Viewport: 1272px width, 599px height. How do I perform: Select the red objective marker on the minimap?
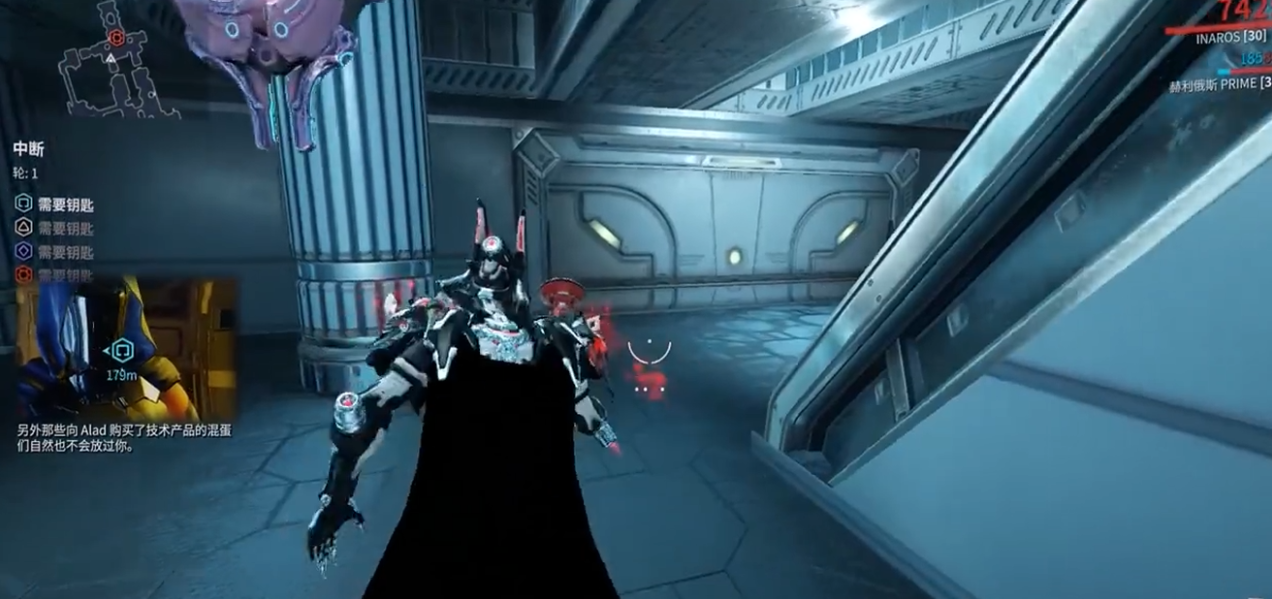tap(116, 38)
